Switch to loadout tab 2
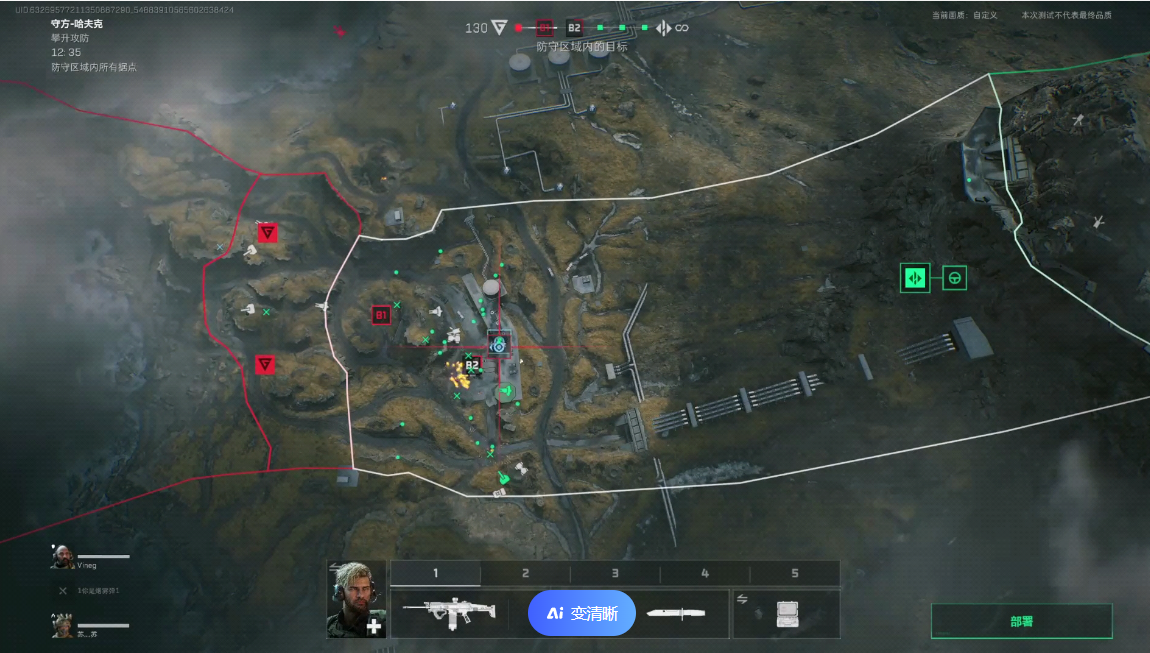This screenshot has height=653, width=1150. [x=525, y=573]
